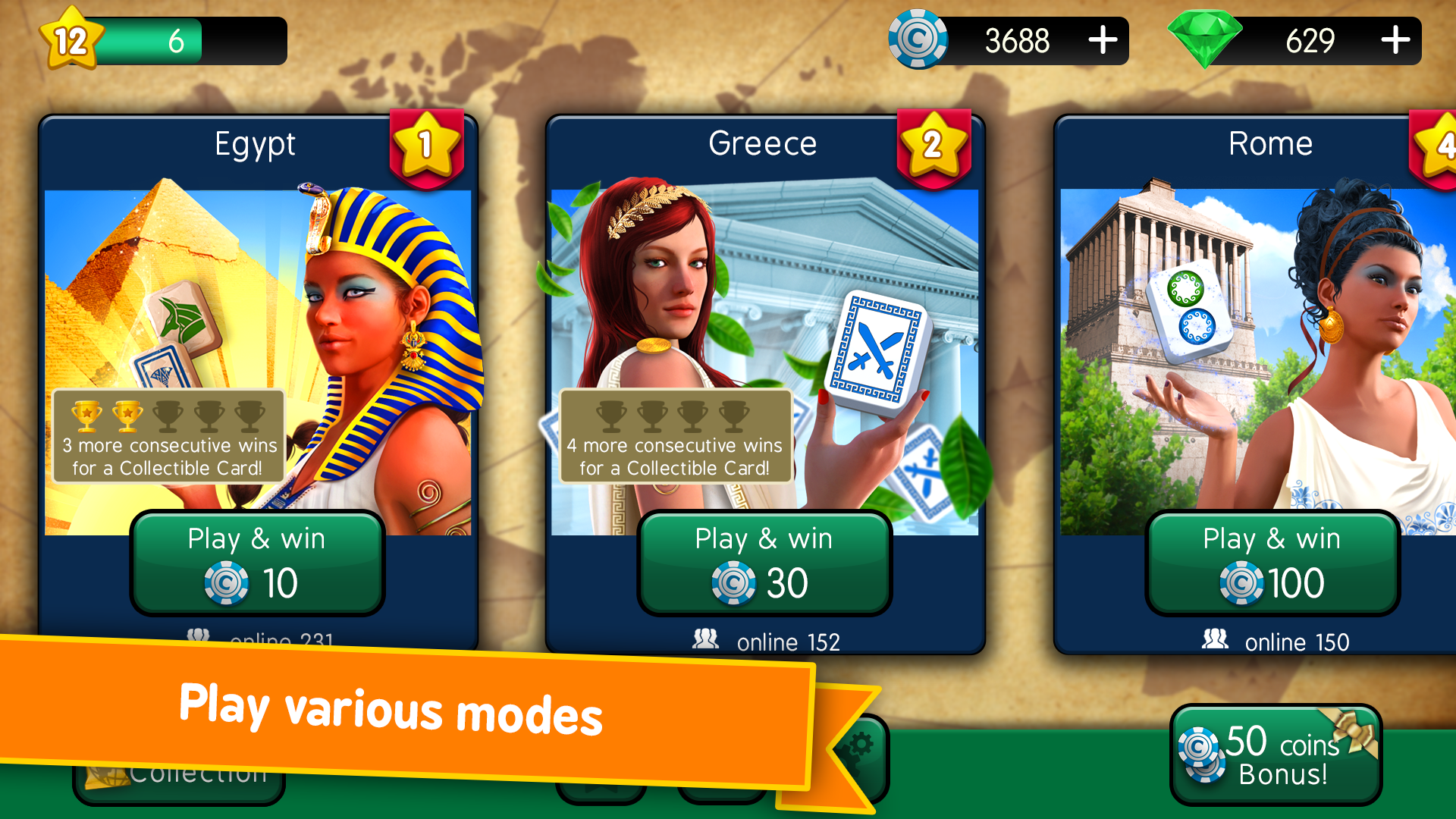Click the coin stack icon near the balance
The width and height of the screenshot is (1456, 819).
pyautogui.click(x=918, y=41)
